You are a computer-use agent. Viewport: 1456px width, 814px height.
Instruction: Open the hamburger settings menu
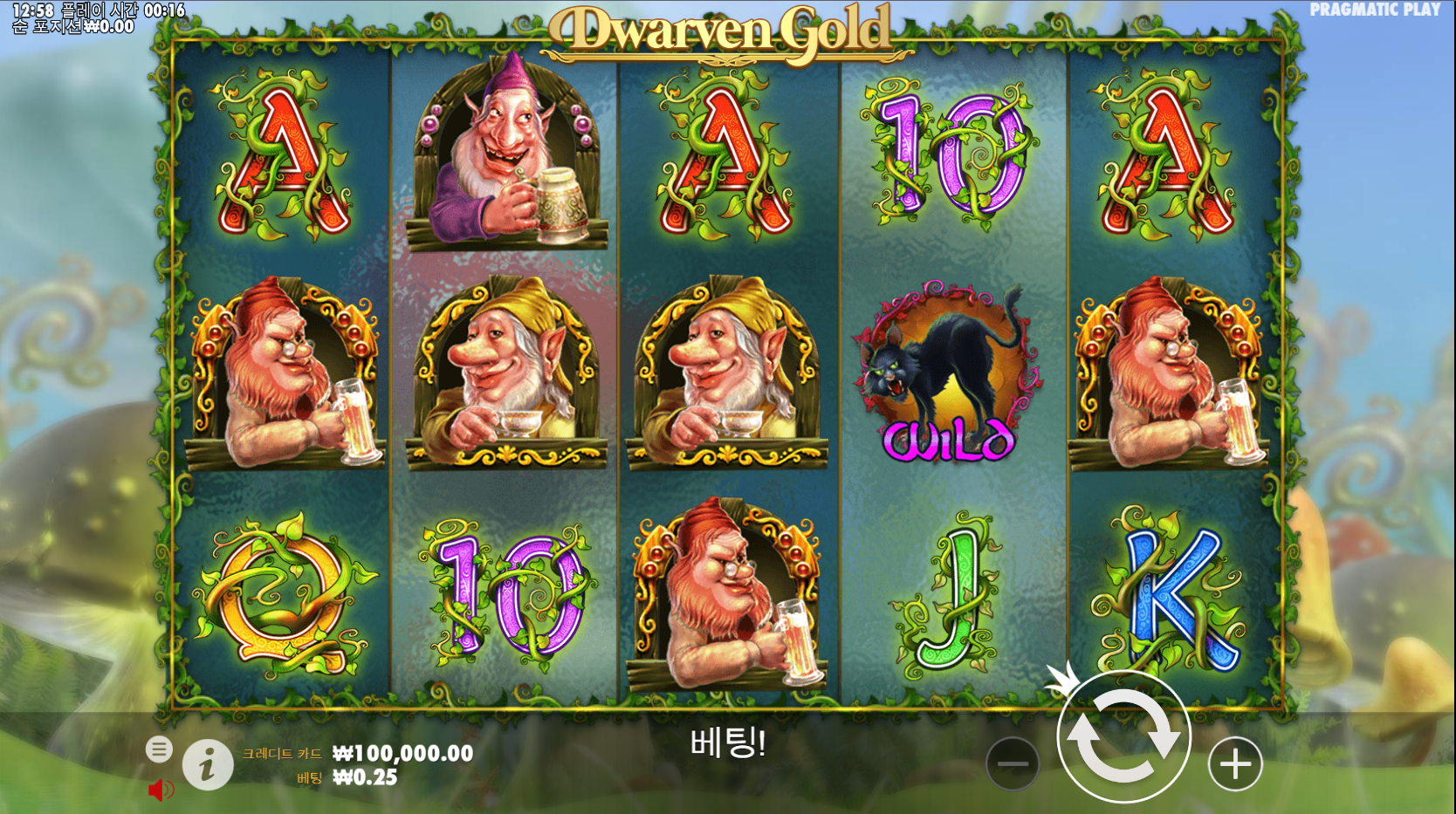coord(159,749)
